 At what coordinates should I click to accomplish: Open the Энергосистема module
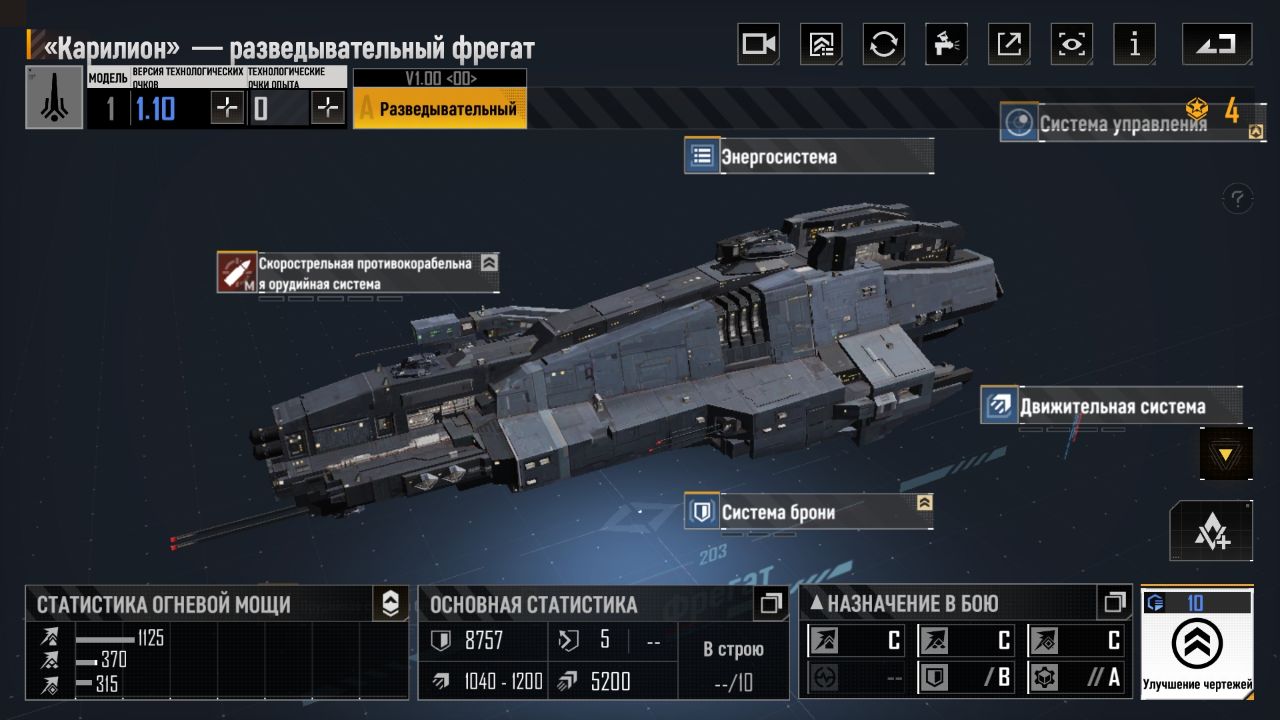pyautogui.click(x=808, y=157)
